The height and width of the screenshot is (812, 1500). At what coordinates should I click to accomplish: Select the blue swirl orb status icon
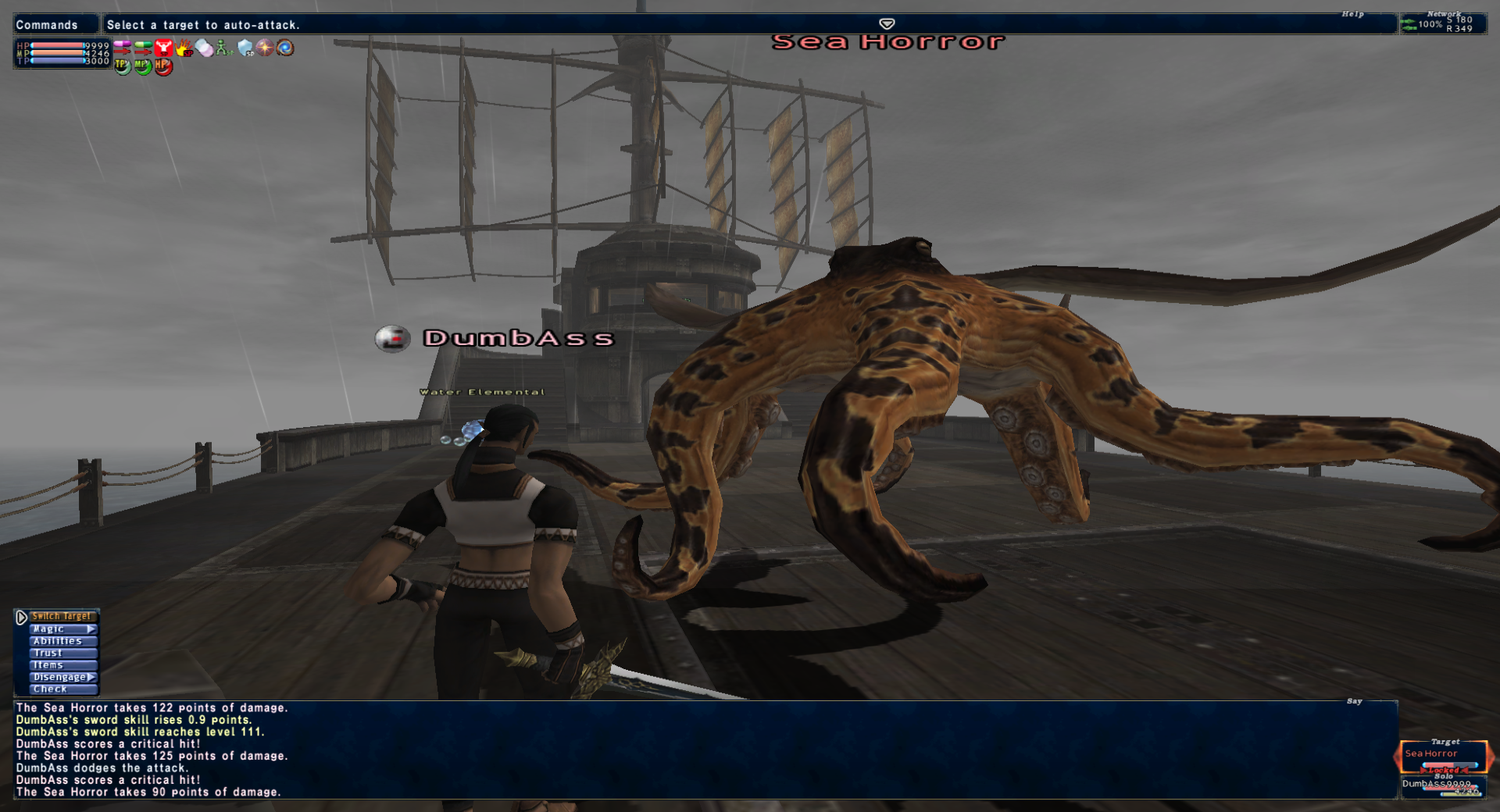pyautogui.click(x=286, y=48)
